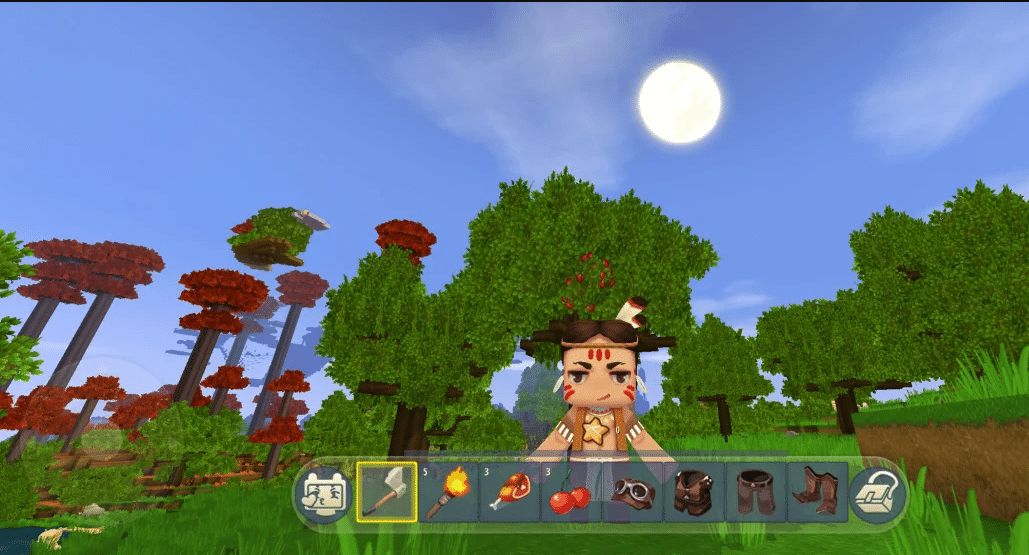Select the torch slot in hotbar
Screen dimensions: 1029x555
[448, 492]
